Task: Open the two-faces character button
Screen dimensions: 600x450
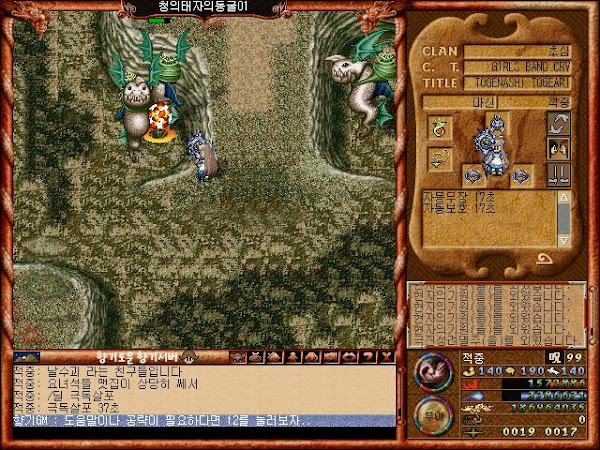Action: (x=558, y=148)
